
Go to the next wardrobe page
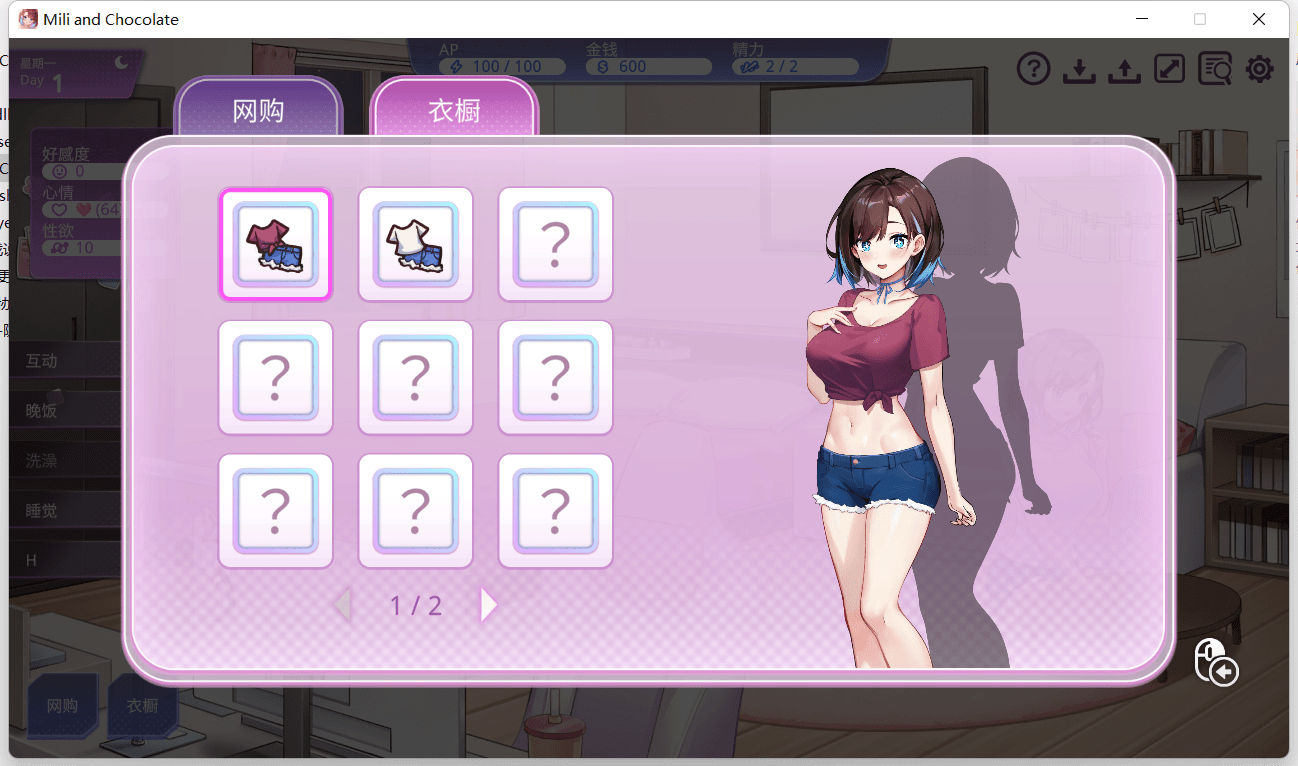coord(488,605)
